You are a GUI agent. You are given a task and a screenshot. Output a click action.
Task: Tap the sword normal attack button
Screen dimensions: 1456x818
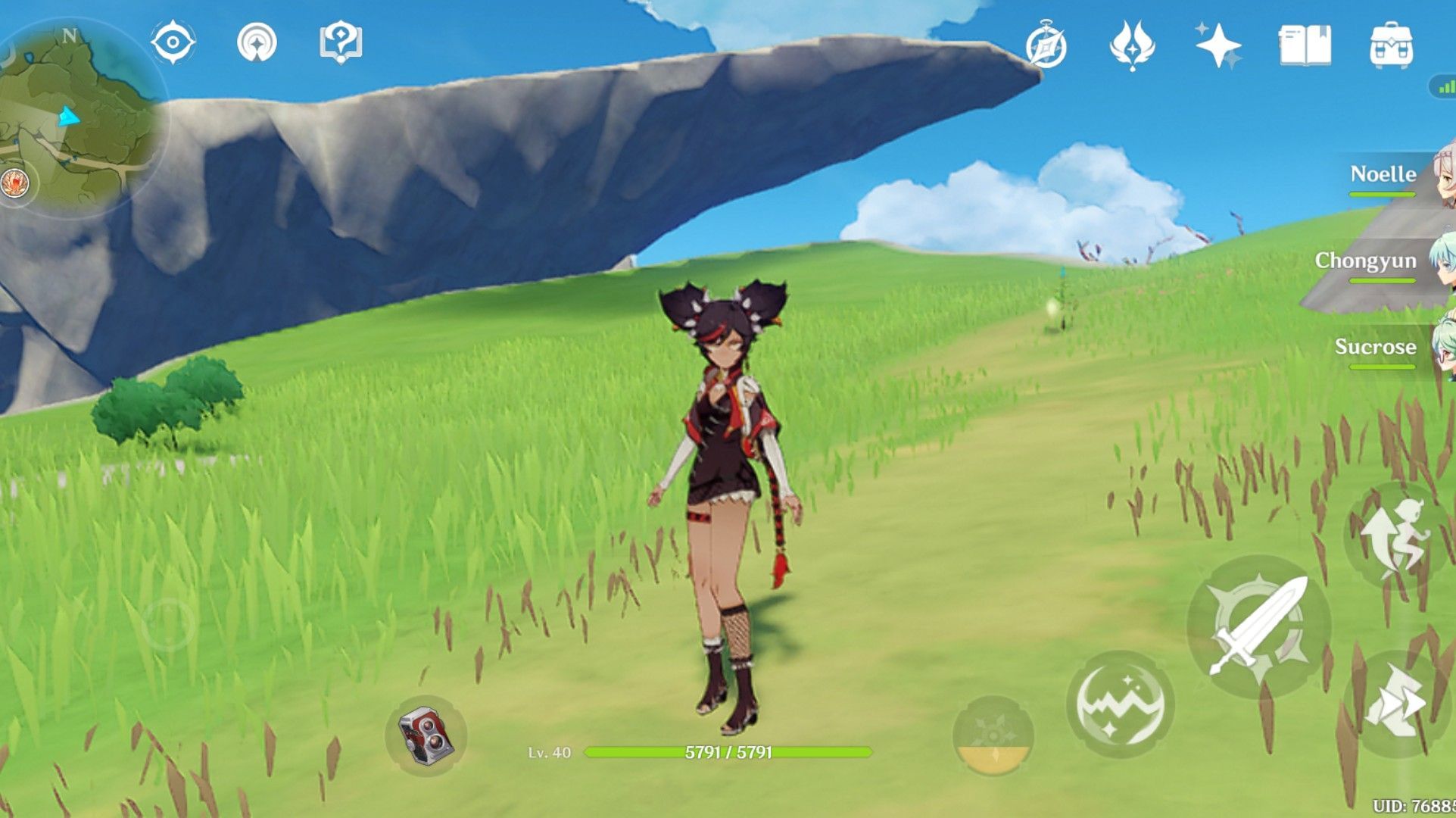pos(1258,626)
